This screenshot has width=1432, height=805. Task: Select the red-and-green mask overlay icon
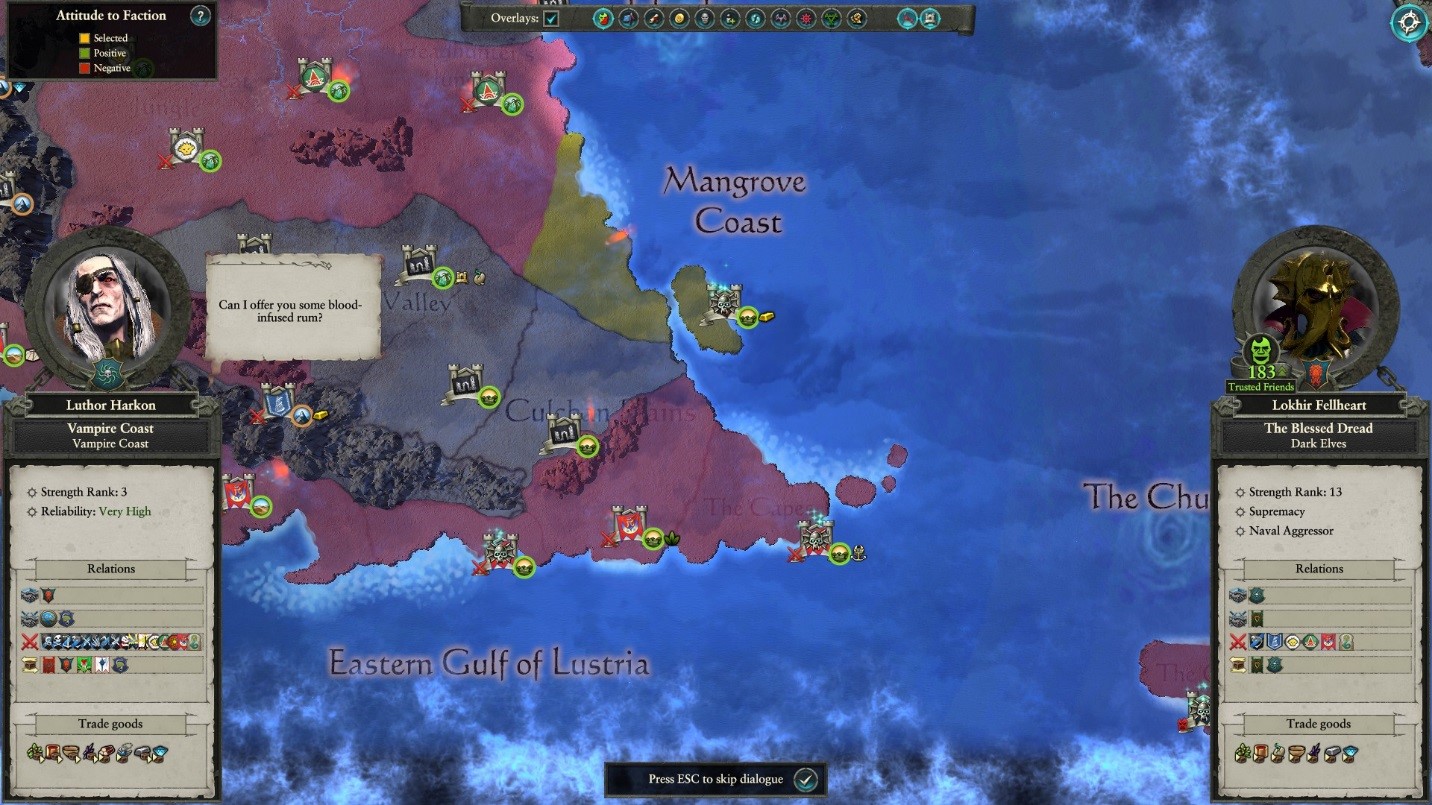(x=603, y=18)
